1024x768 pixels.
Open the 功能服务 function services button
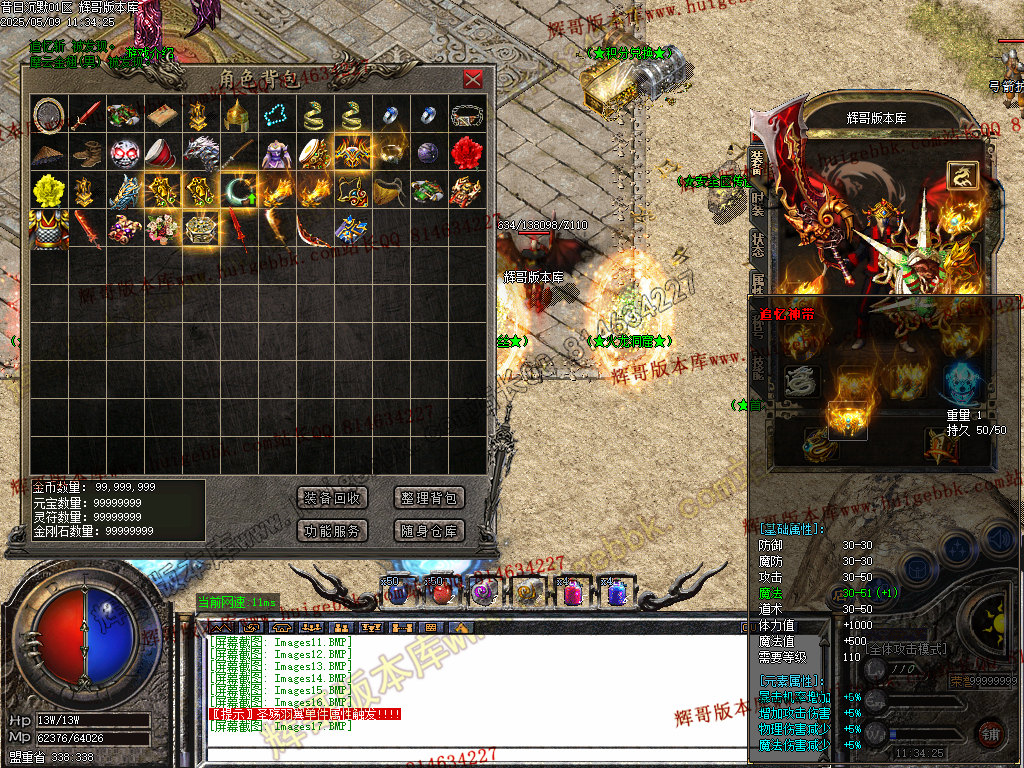click(x=333, y=531)
